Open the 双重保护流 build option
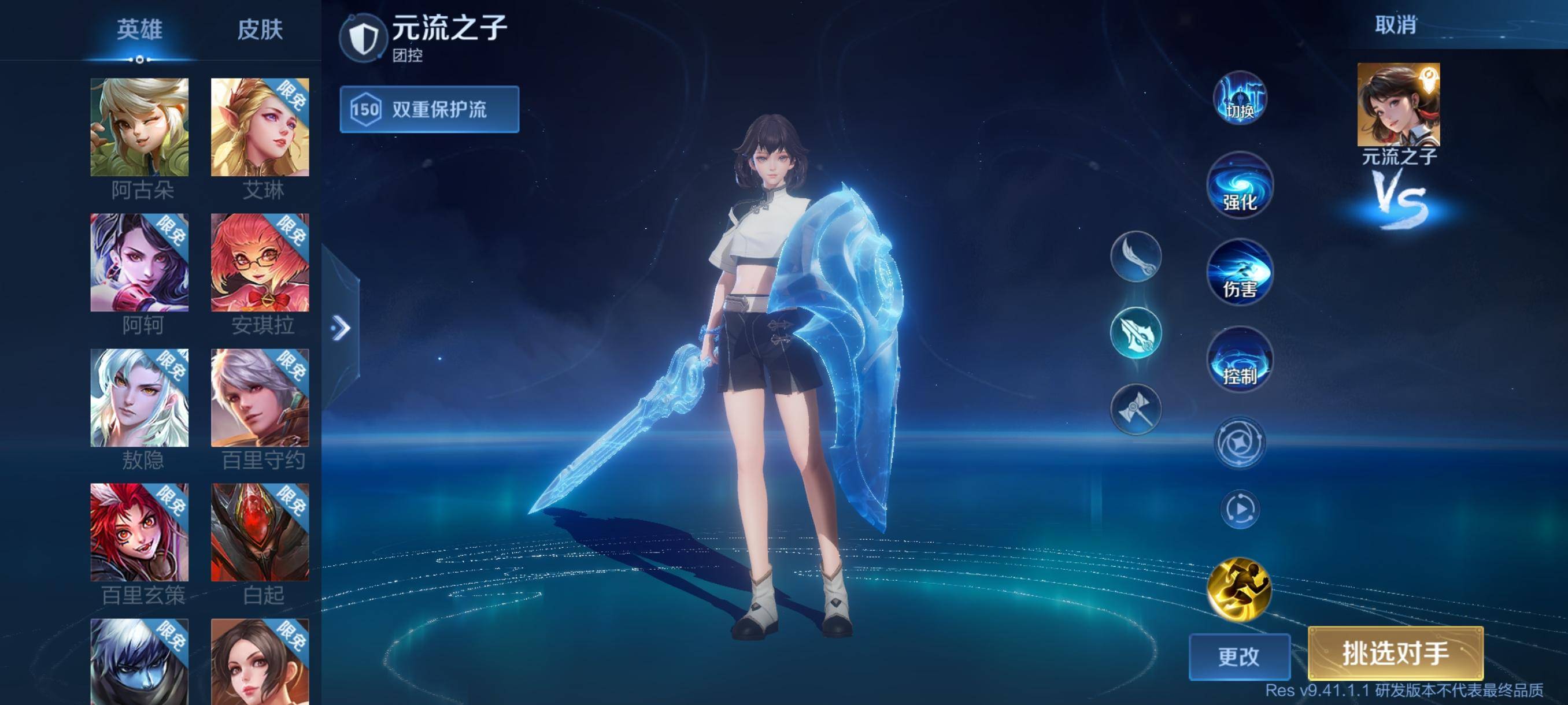The width and height of the screenshot is (1568, 705). click(x=429, y=109)
